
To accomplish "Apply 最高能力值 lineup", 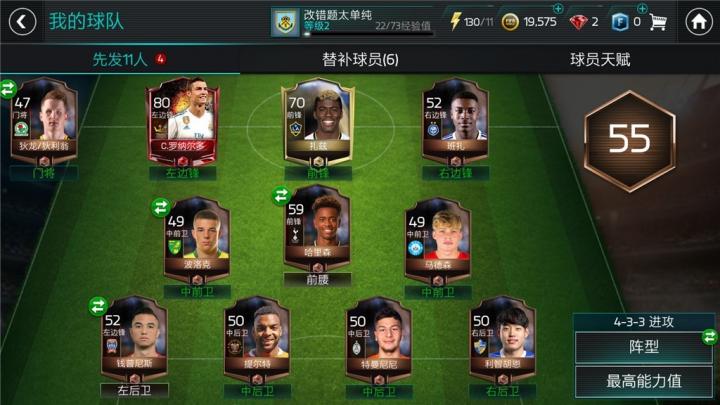I will click(x=645, y=381).
